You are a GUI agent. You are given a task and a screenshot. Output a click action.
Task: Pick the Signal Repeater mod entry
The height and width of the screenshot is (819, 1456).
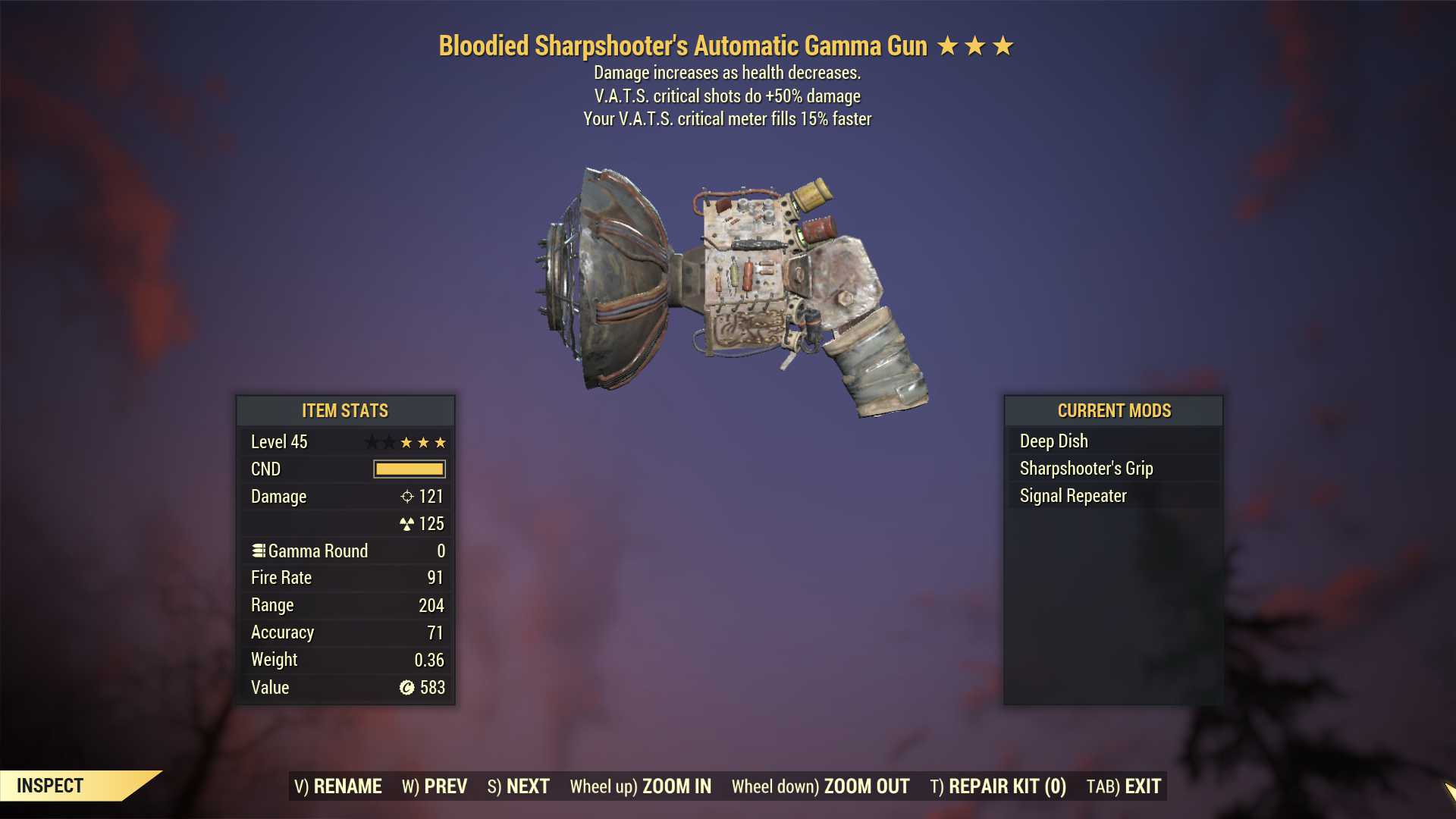(x=1113, y=495)
